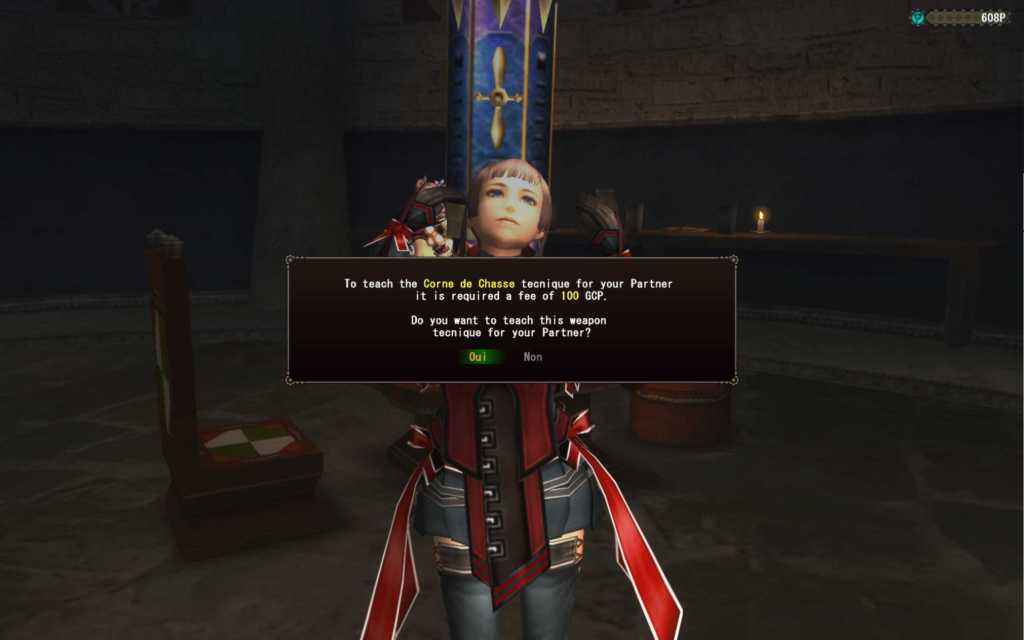This screenshot has width=1024, height=640.
Task: Decline the fee by choosing Non
Action: [533, 357]
